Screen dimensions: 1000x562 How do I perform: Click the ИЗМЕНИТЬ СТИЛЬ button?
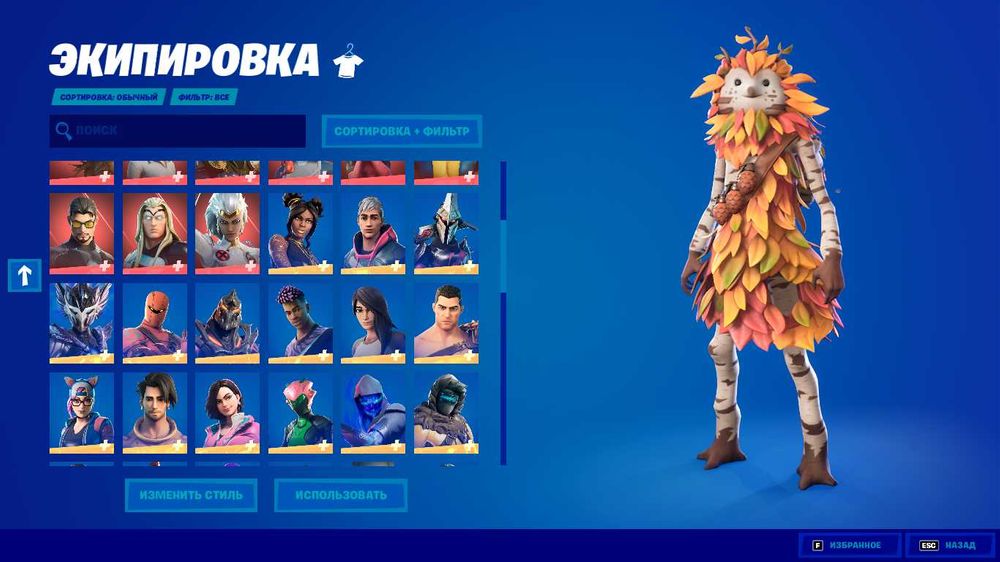pos(190,494)
